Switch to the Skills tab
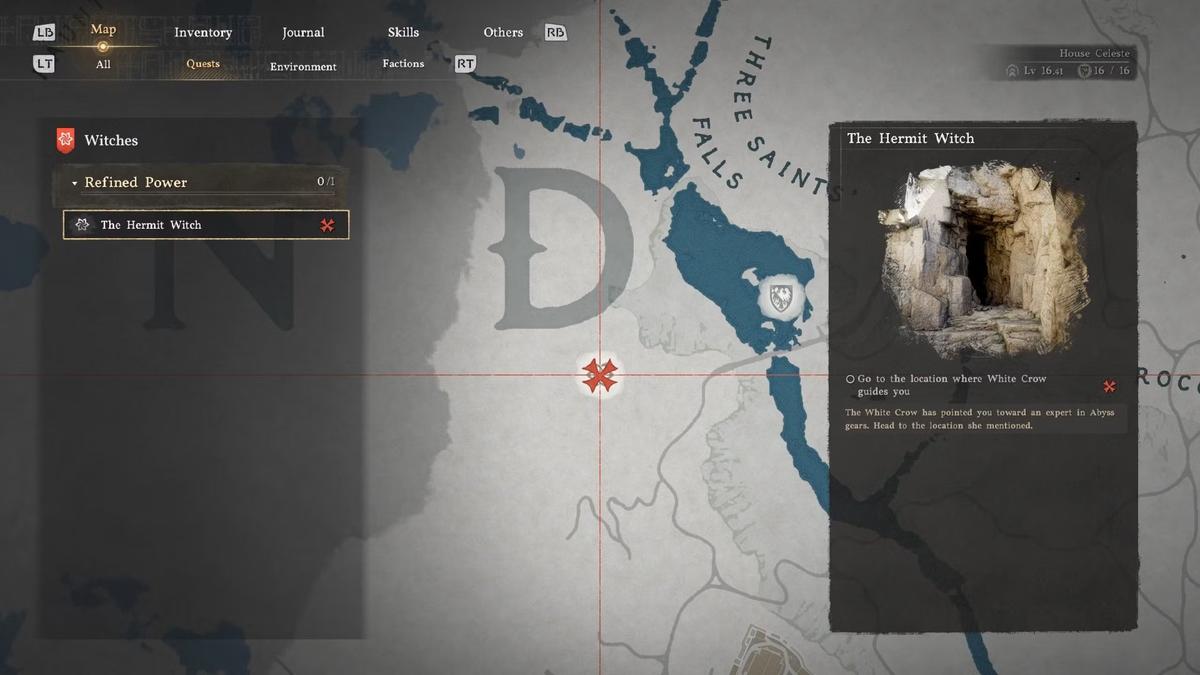The height and width of the screenshot is (675, 1200). pyautogui.click(x=403, y=32)
